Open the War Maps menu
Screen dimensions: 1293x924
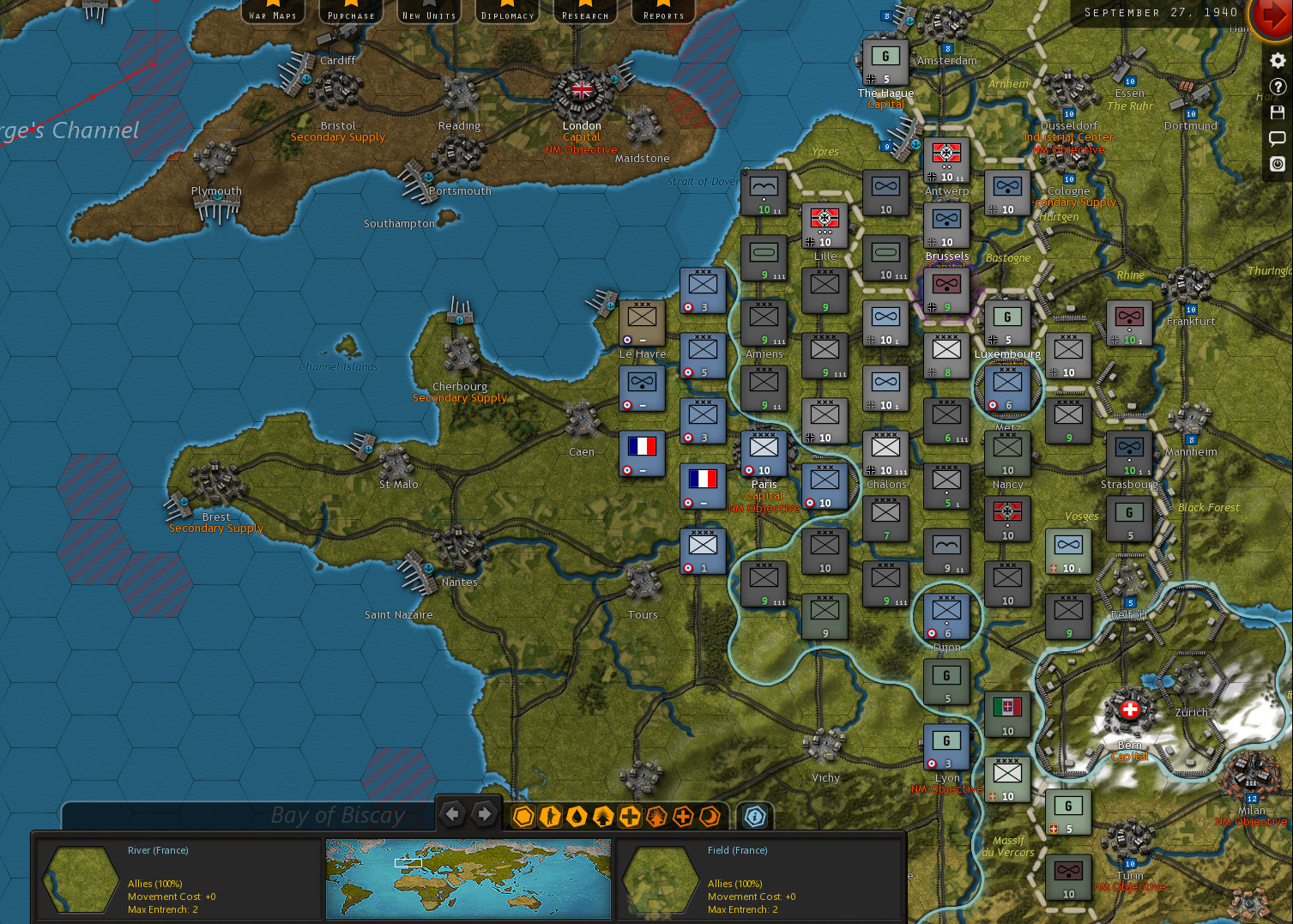point(272,13)
